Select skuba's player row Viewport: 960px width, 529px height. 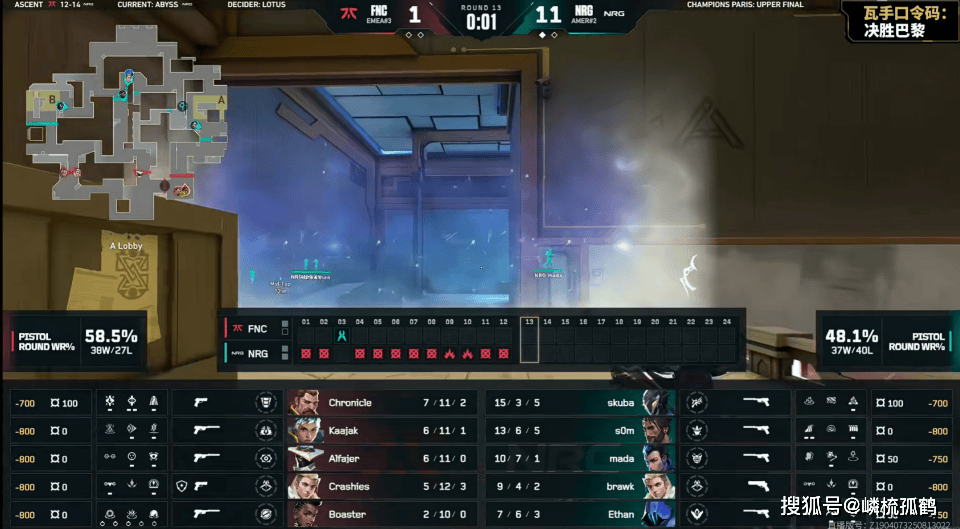tap(580, 403)
